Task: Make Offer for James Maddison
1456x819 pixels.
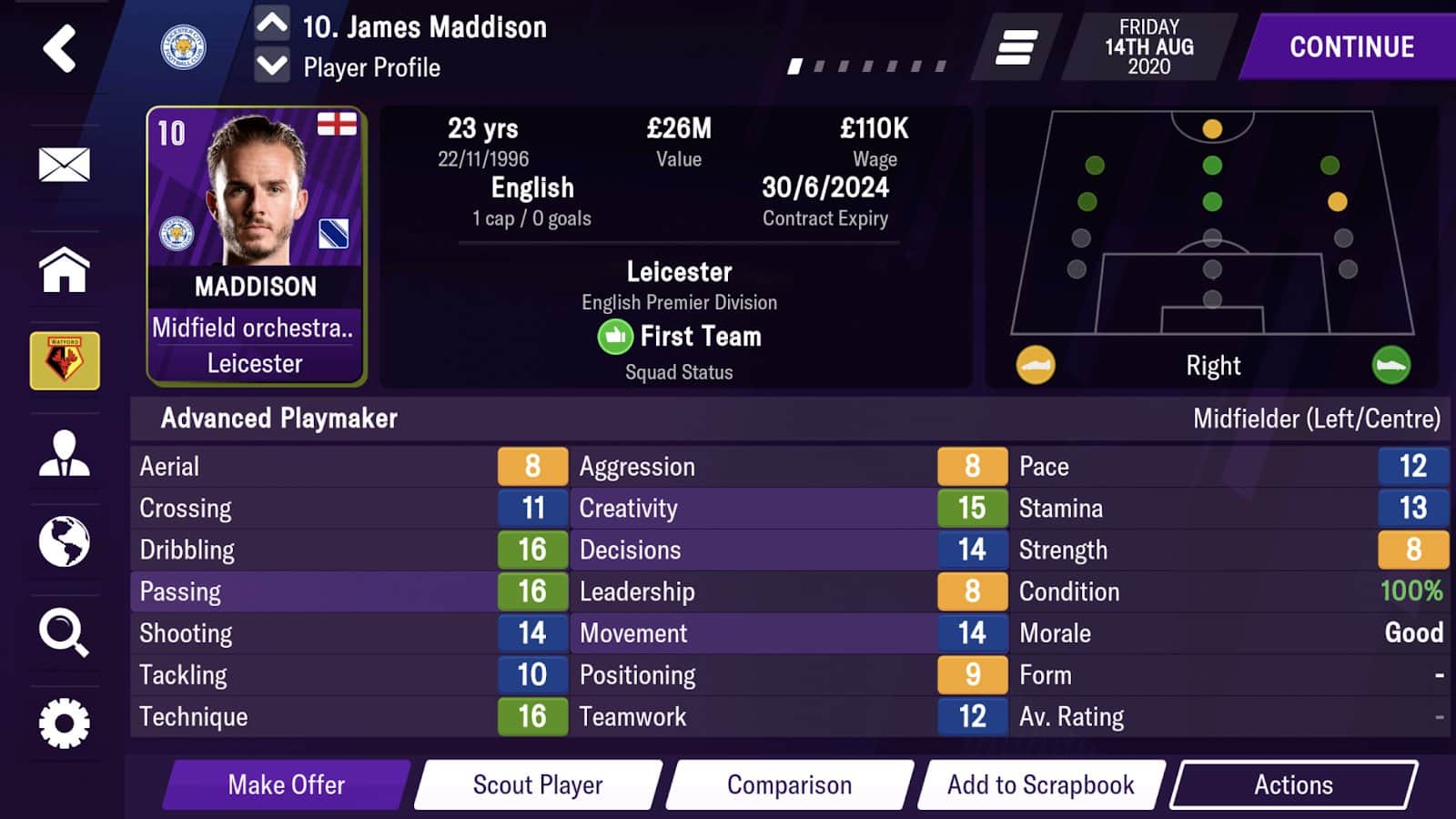Action: [286, 784]
